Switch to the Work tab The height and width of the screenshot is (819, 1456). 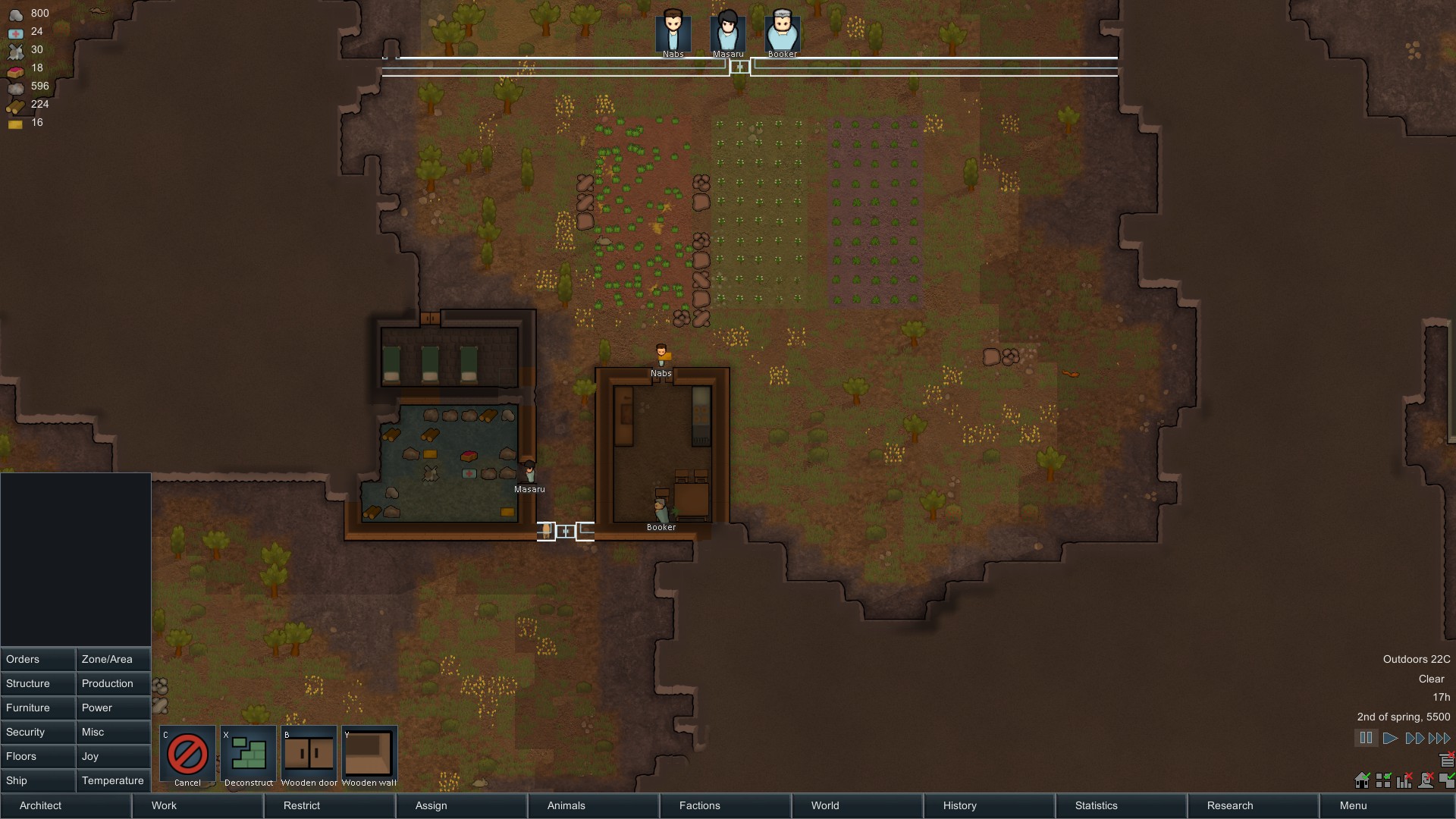click(197, 805)
